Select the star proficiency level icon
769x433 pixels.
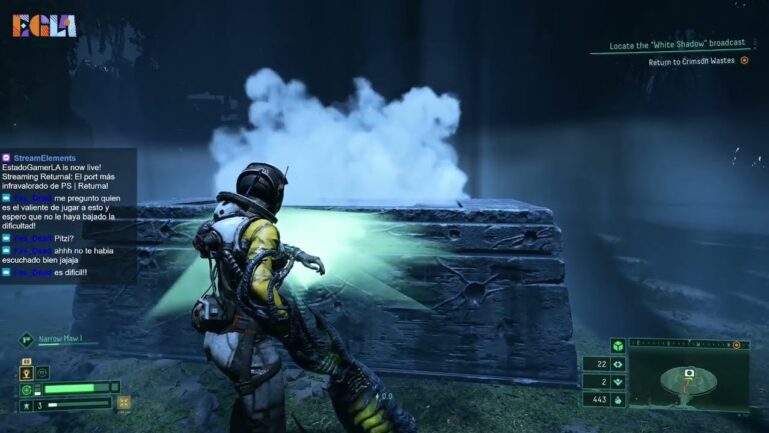point(26,405)
